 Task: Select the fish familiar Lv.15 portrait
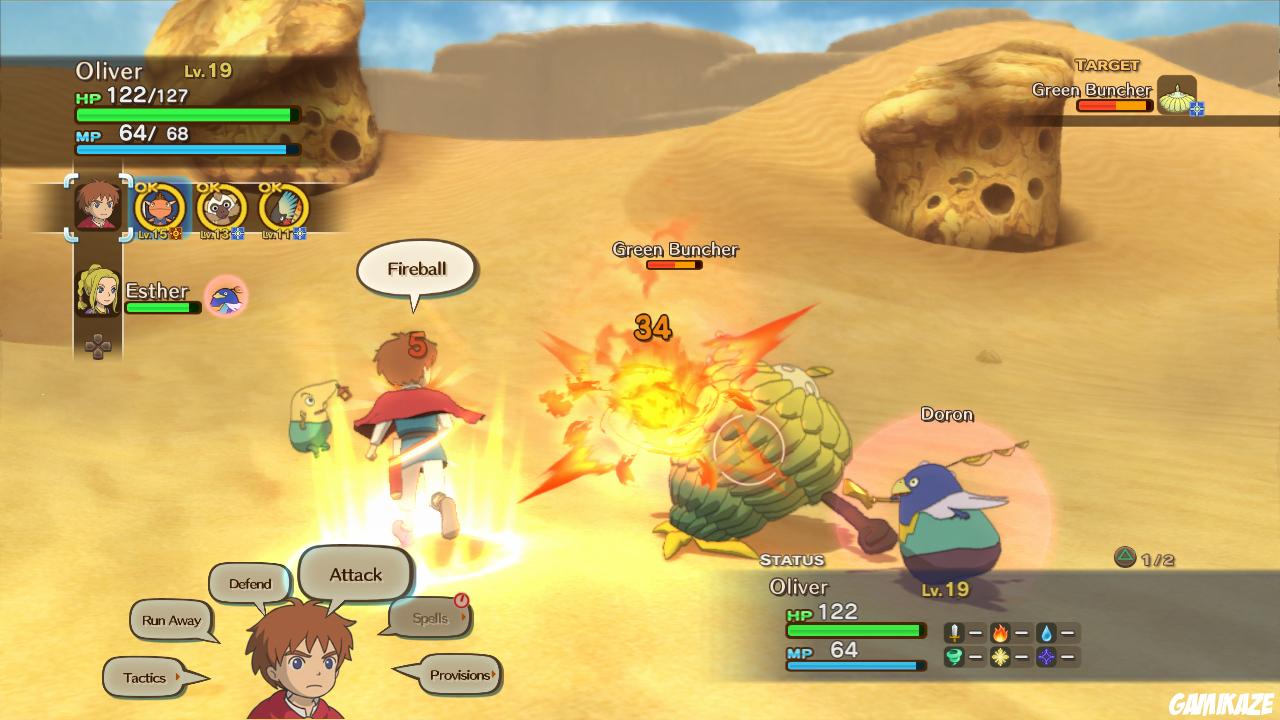[x=160, y=208]
